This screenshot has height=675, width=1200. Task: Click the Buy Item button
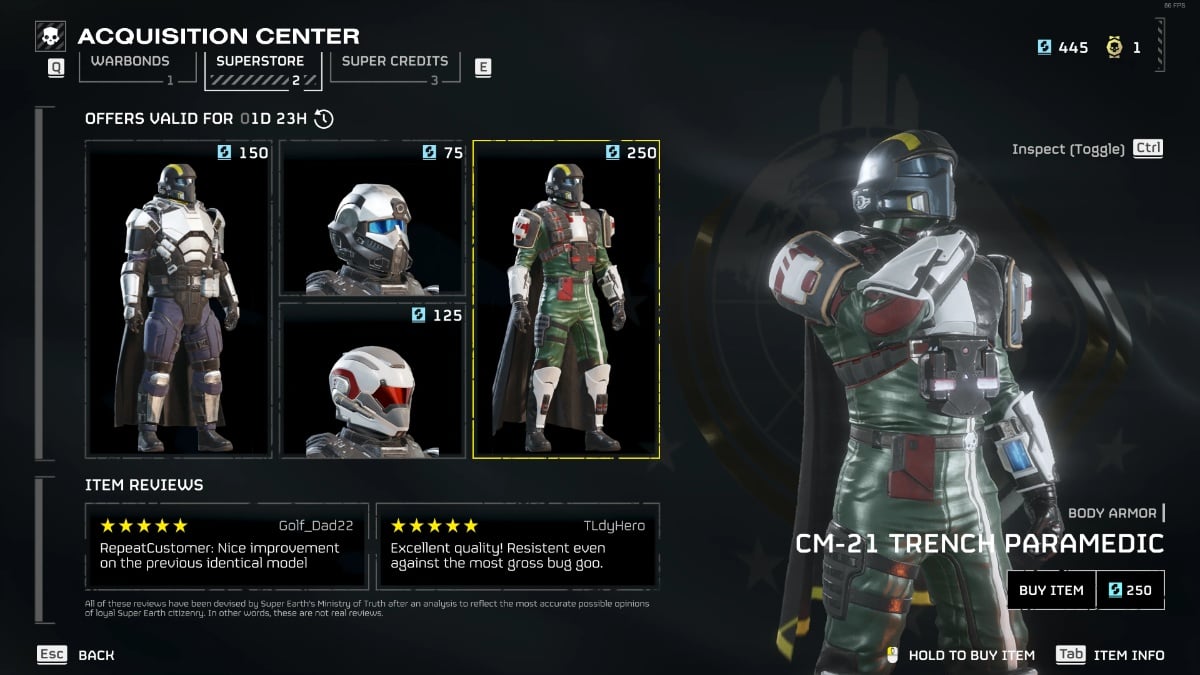pyautogui.click(x=1051, y=590)
